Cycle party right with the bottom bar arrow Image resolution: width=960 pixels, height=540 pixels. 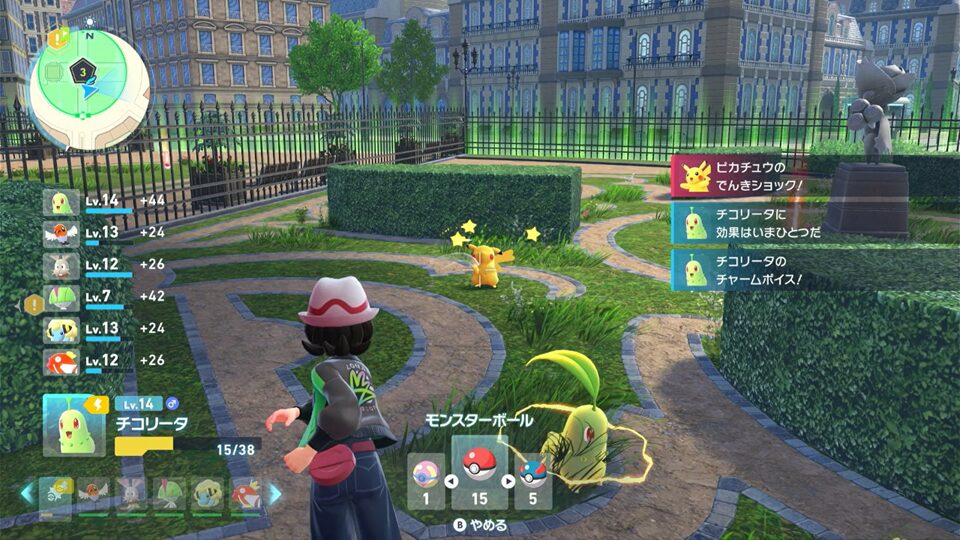click(274, 493)
